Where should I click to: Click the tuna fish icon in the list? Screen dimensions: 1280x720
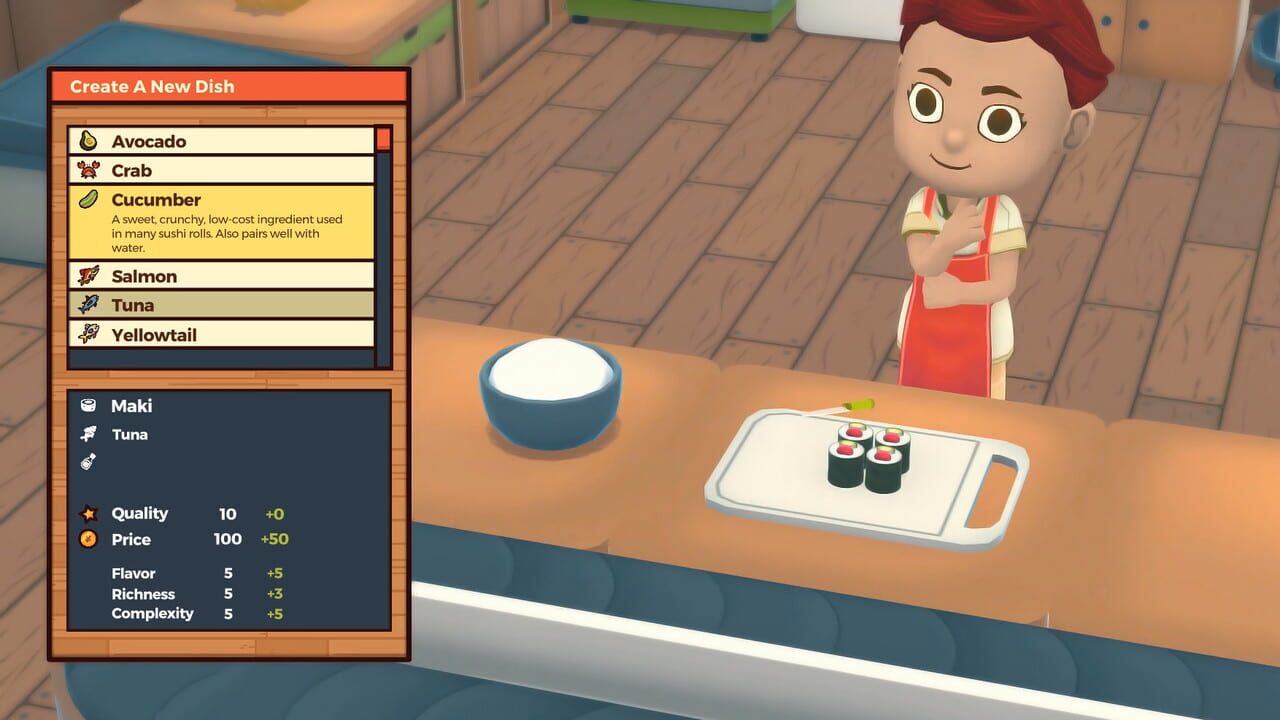88,305
